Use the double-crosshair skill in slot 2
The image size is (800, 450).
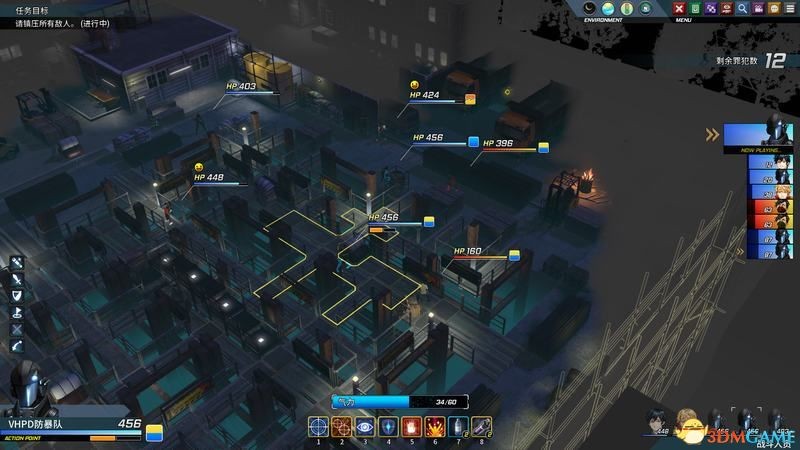pos(341,427)
